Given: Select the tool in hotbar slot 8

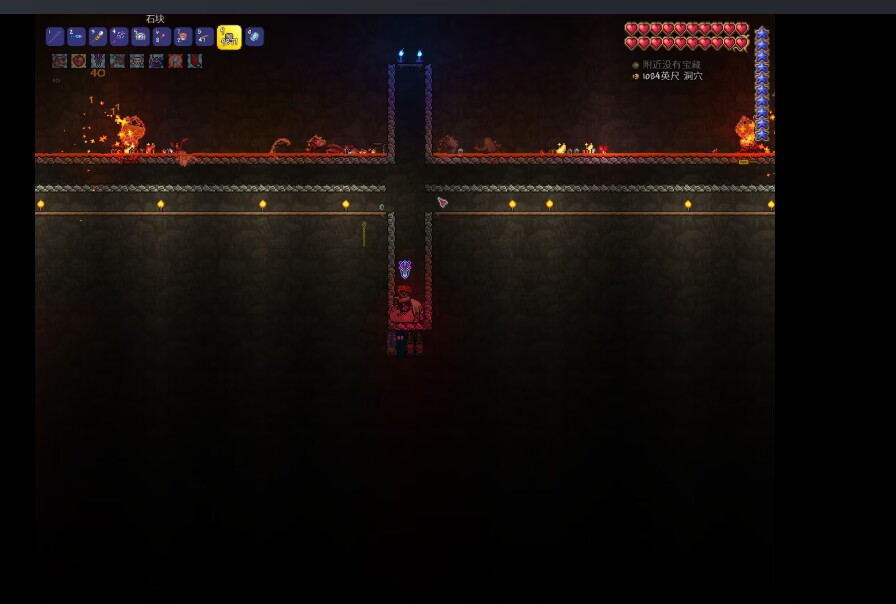Looking at the screenshot, I should click(x=205, y=37).
